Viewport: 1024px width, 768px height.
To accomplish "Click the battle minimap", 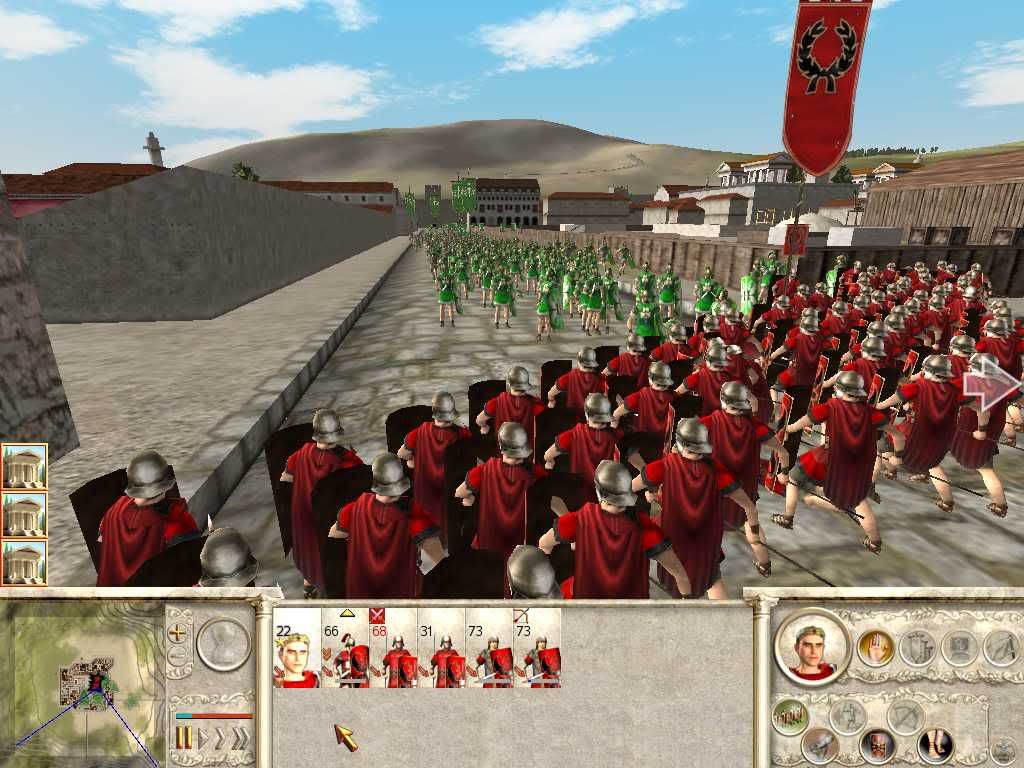I will coord(82,680).
